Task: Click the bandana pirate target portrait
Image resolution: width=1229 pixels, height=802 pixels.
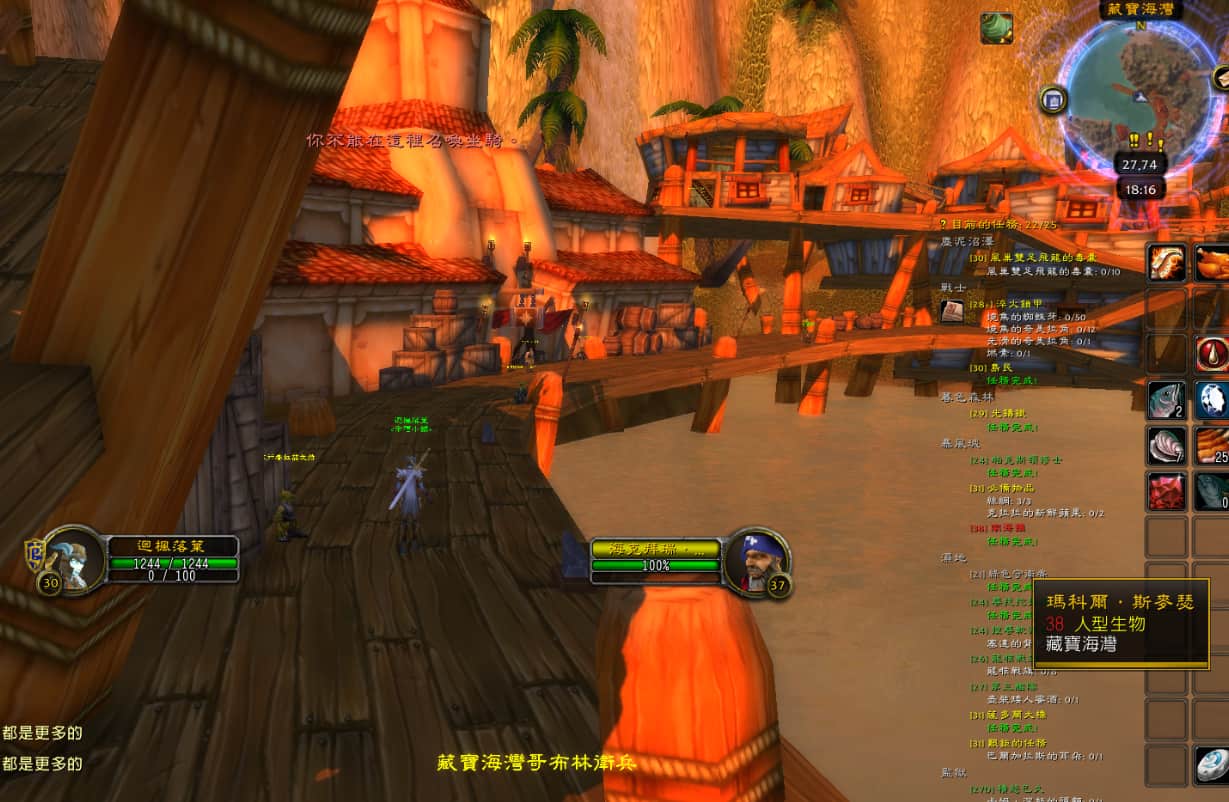Action: pos(754,560)
